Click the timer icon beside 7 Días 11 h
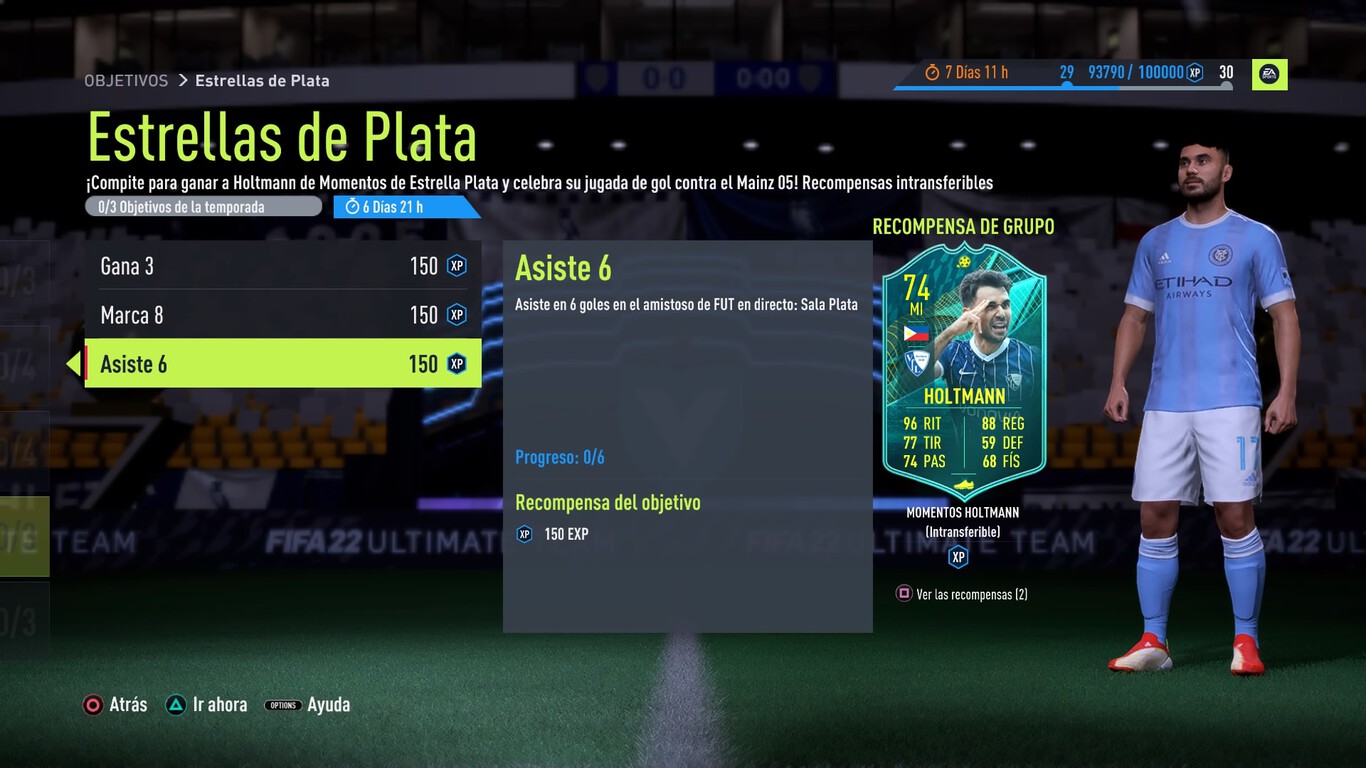 [930, 72]
